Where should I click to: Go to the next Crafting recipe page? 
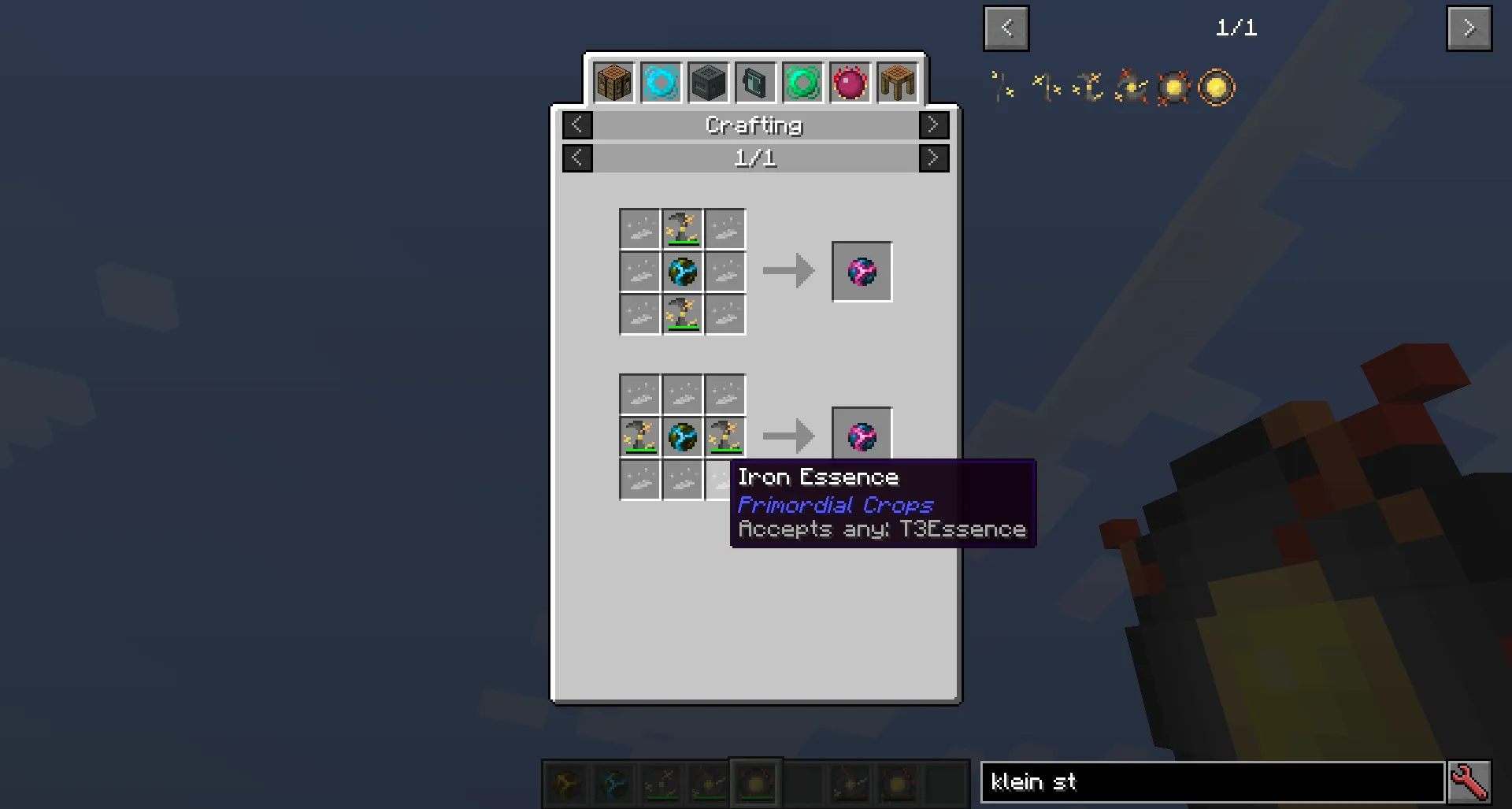point(934,158)
